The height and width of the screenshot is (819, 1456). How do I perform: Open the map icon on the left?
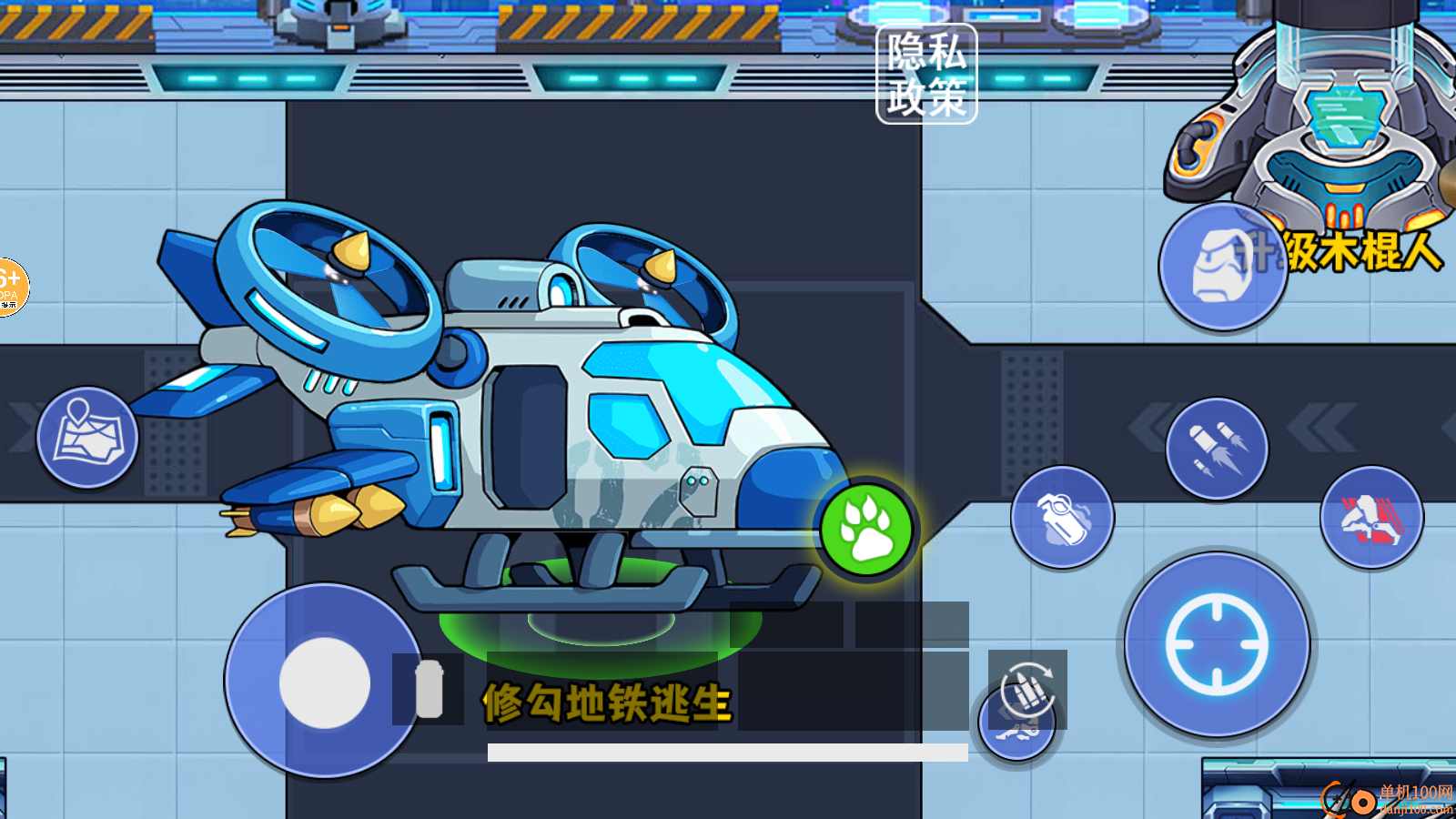pyautogui.click(x=86, y=437)
